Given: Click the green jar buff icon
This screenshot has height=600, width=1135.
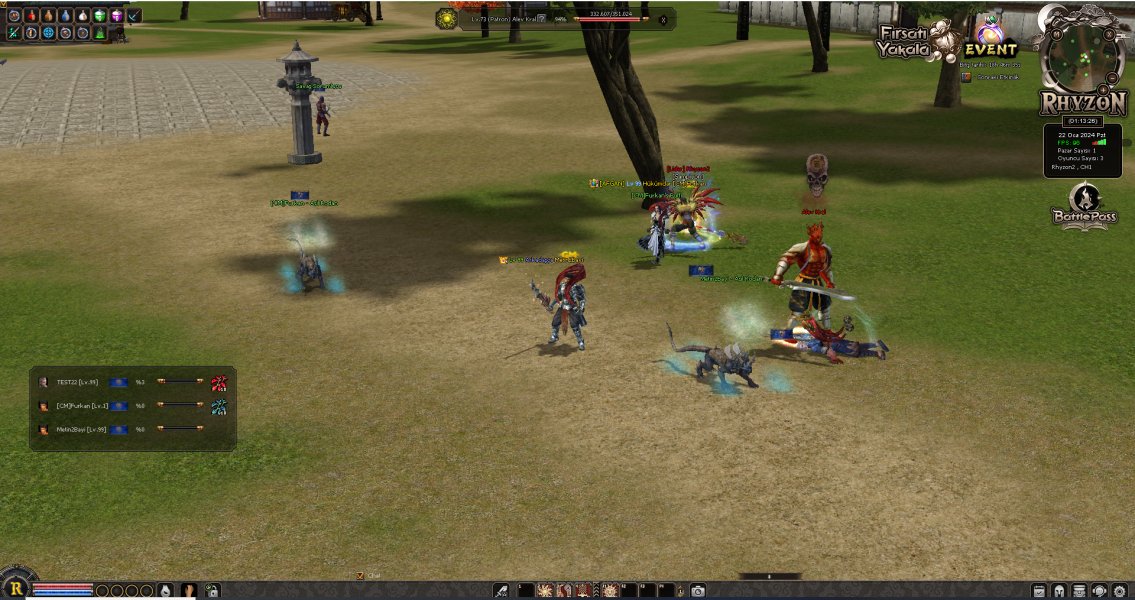Looking at the screenshot, I should click(x=99, y=16).
